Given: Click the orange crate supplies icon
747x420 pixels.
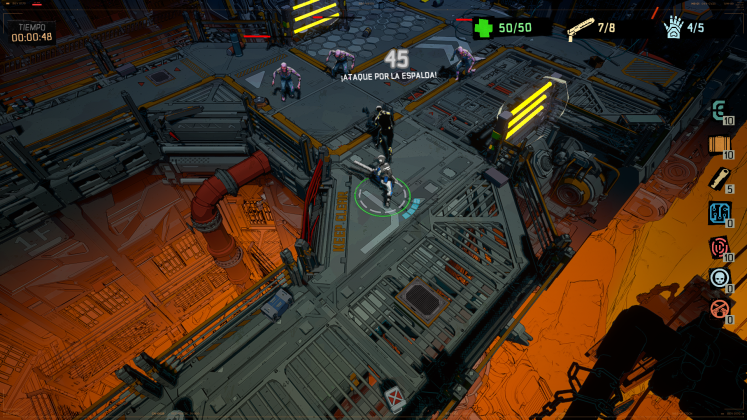Looking at the screenshot, I should click(719, 145).
